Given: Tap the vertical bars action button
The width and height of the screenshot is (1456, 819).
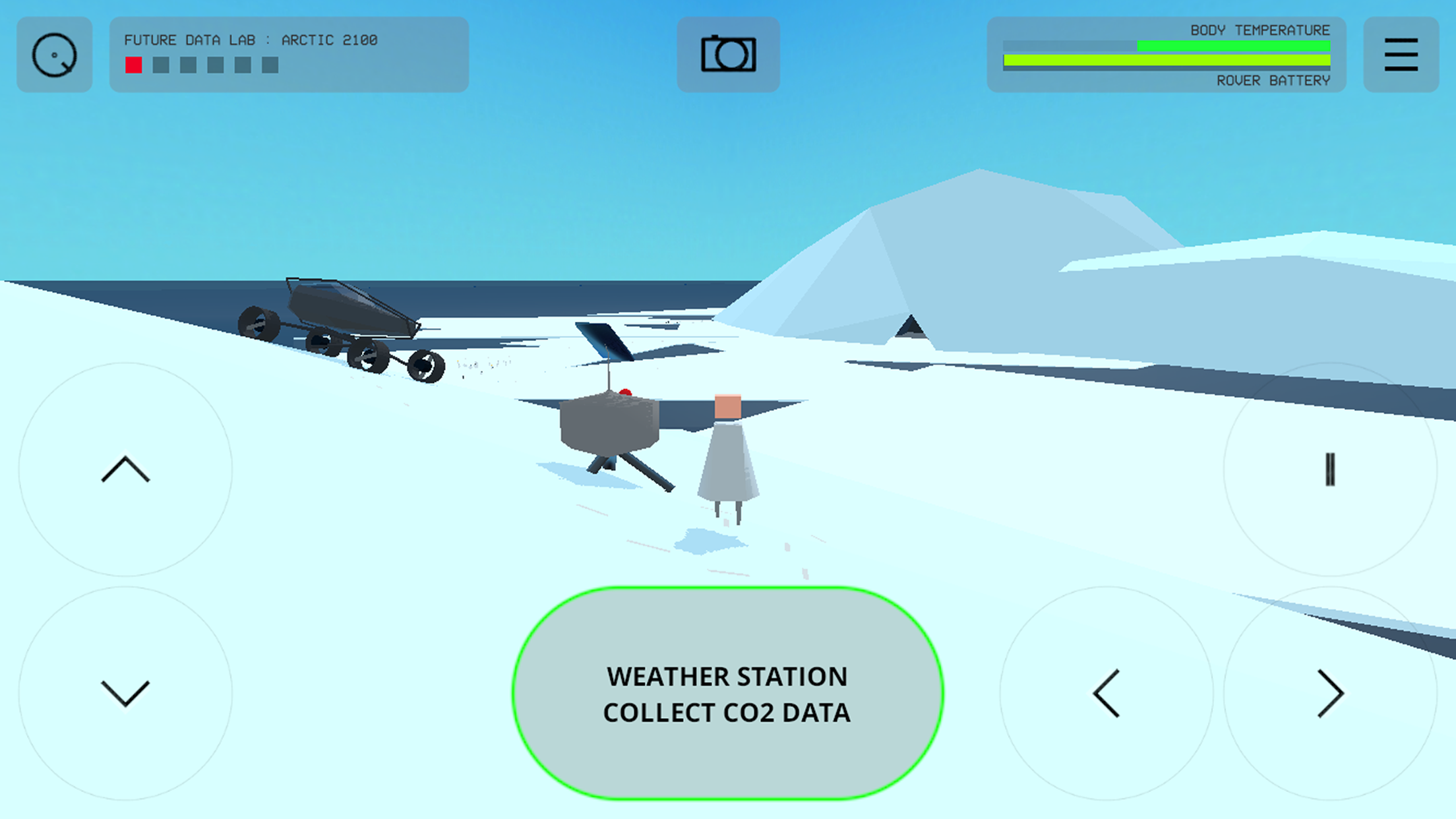Looking at the screenshot, I should [x=1330, y=470].
